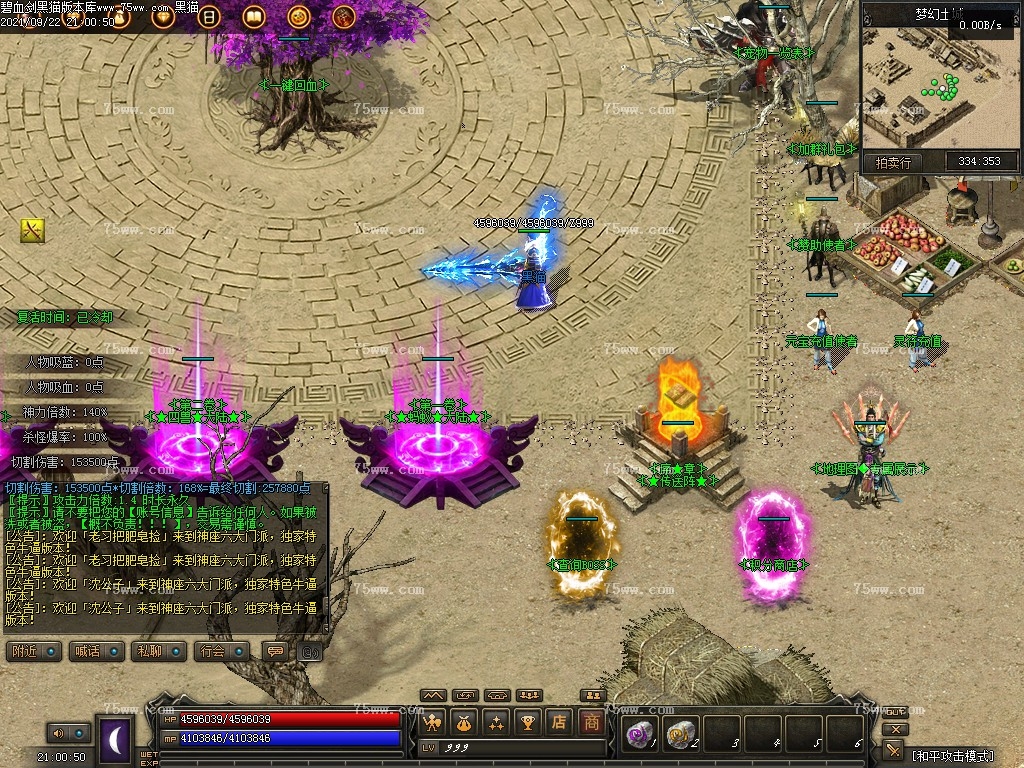Toggle the 喊话 shout channel
The width and height of the screenshot is (1024, 768).
97,651
